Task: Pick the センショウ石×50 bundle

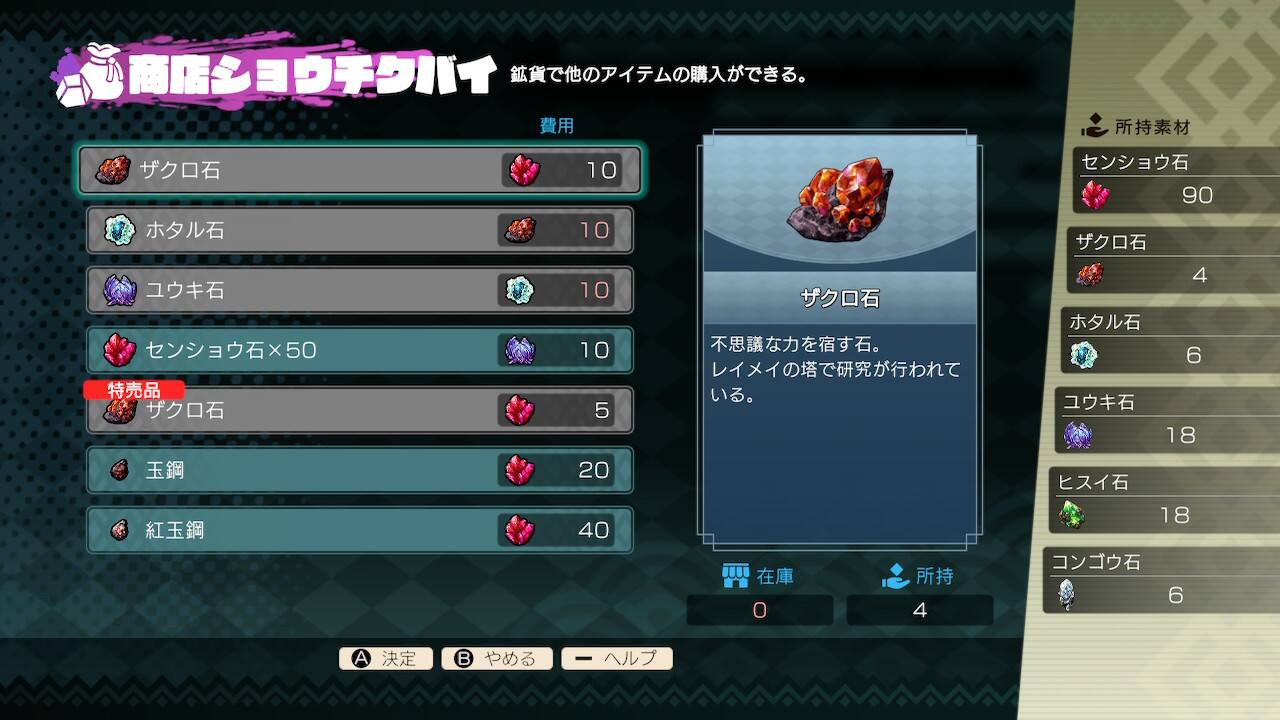Action: click(360, 350)
